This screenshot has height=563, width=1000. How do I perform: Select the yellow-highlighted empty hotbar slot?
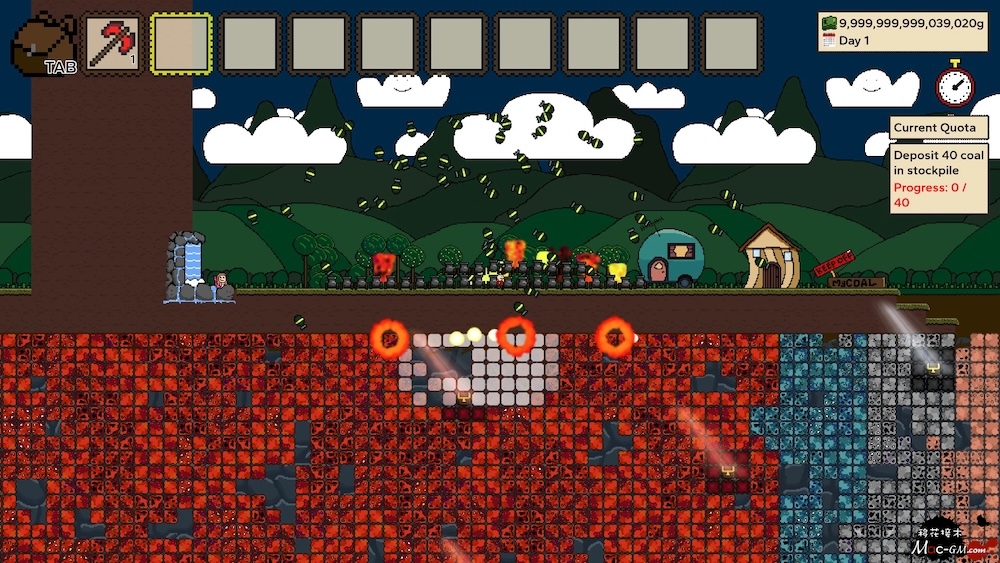pos(181,43)
